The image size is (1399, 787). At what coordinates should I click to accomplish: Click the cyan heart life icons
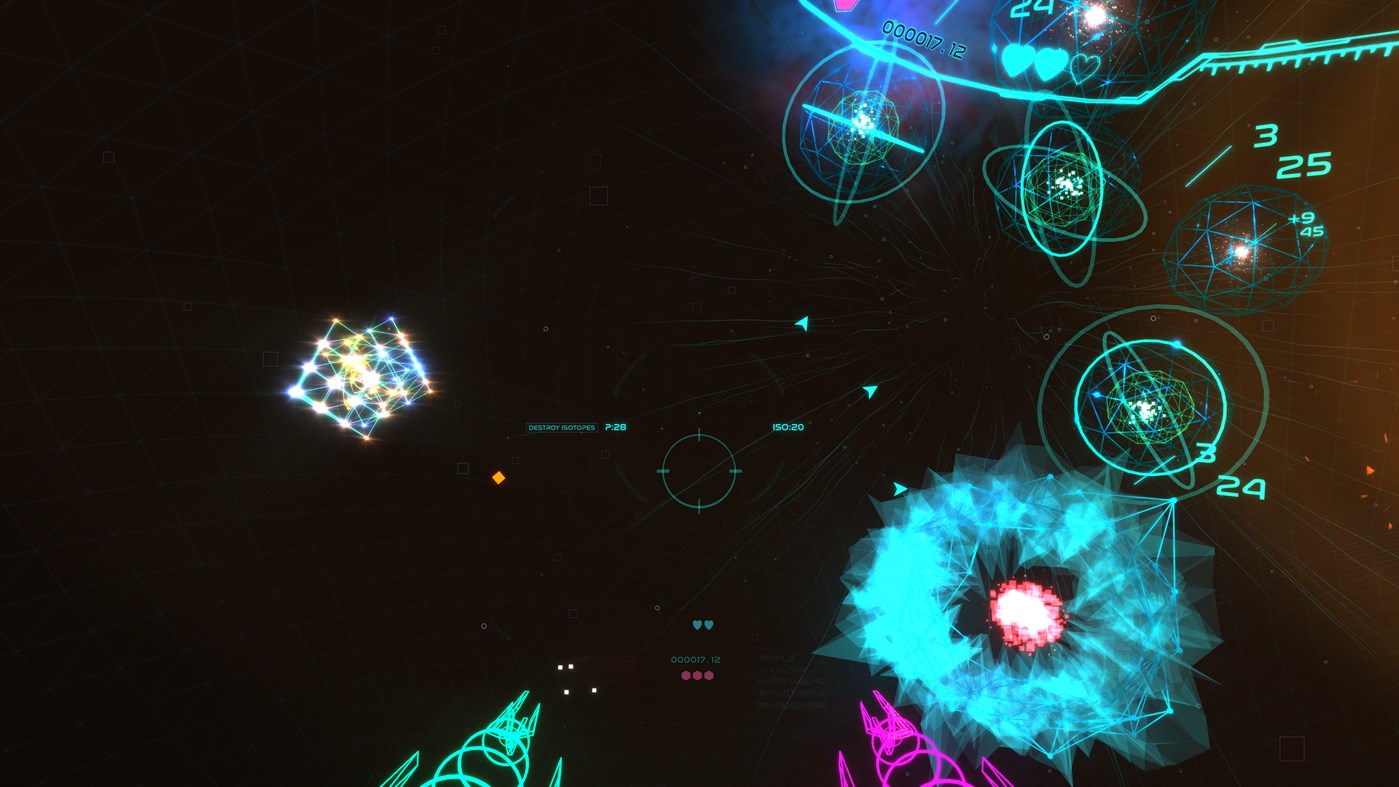[701, 623]
